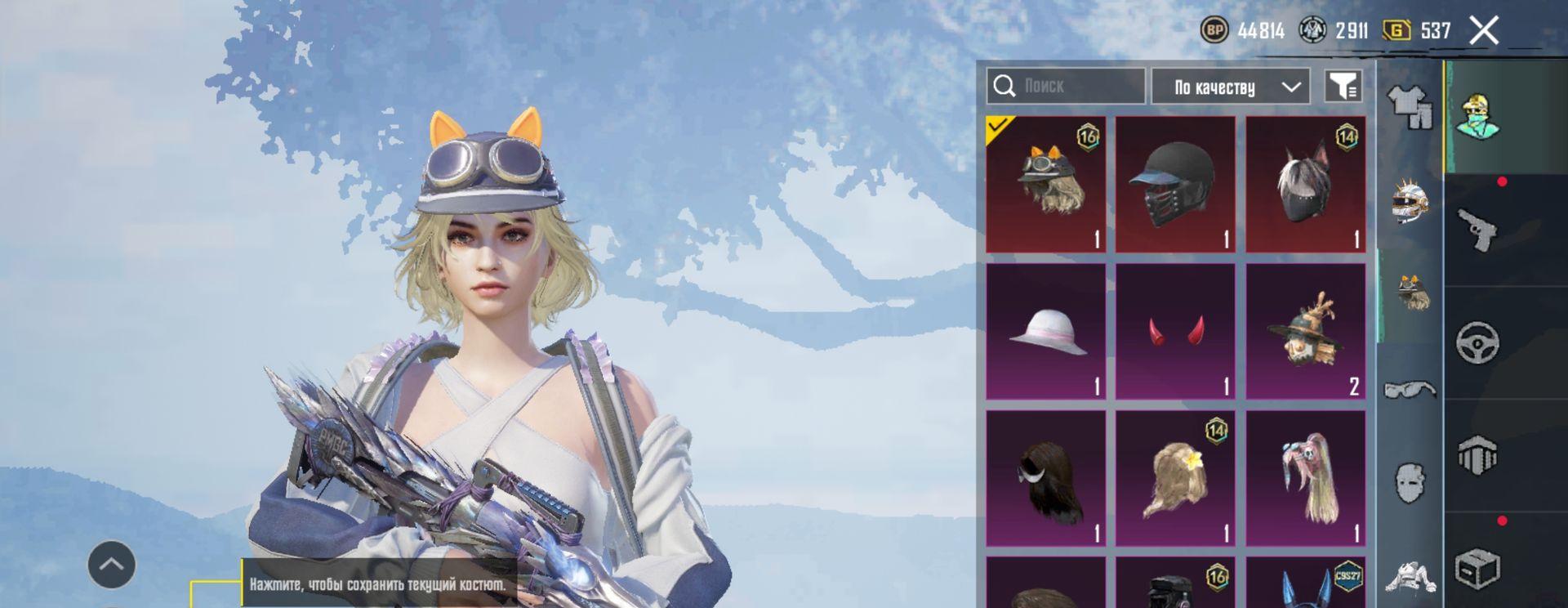Switch to the clothing outfits category
The image size is (1568, 608).
[1410, 107]
